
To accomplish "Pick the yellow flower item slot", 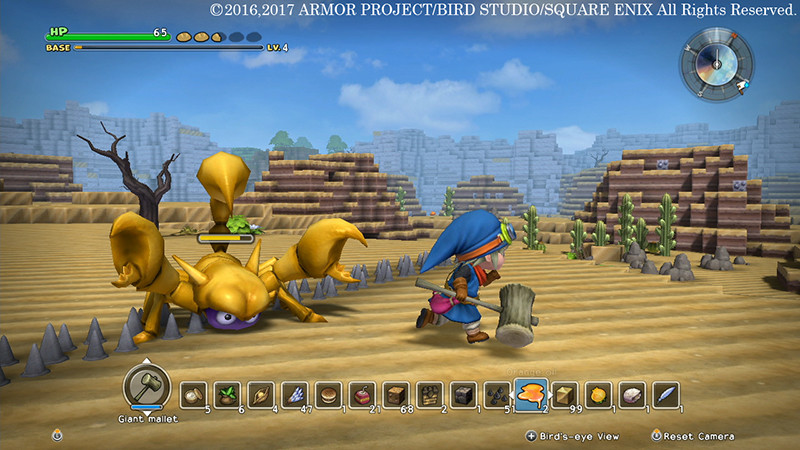I will [598, 394].
